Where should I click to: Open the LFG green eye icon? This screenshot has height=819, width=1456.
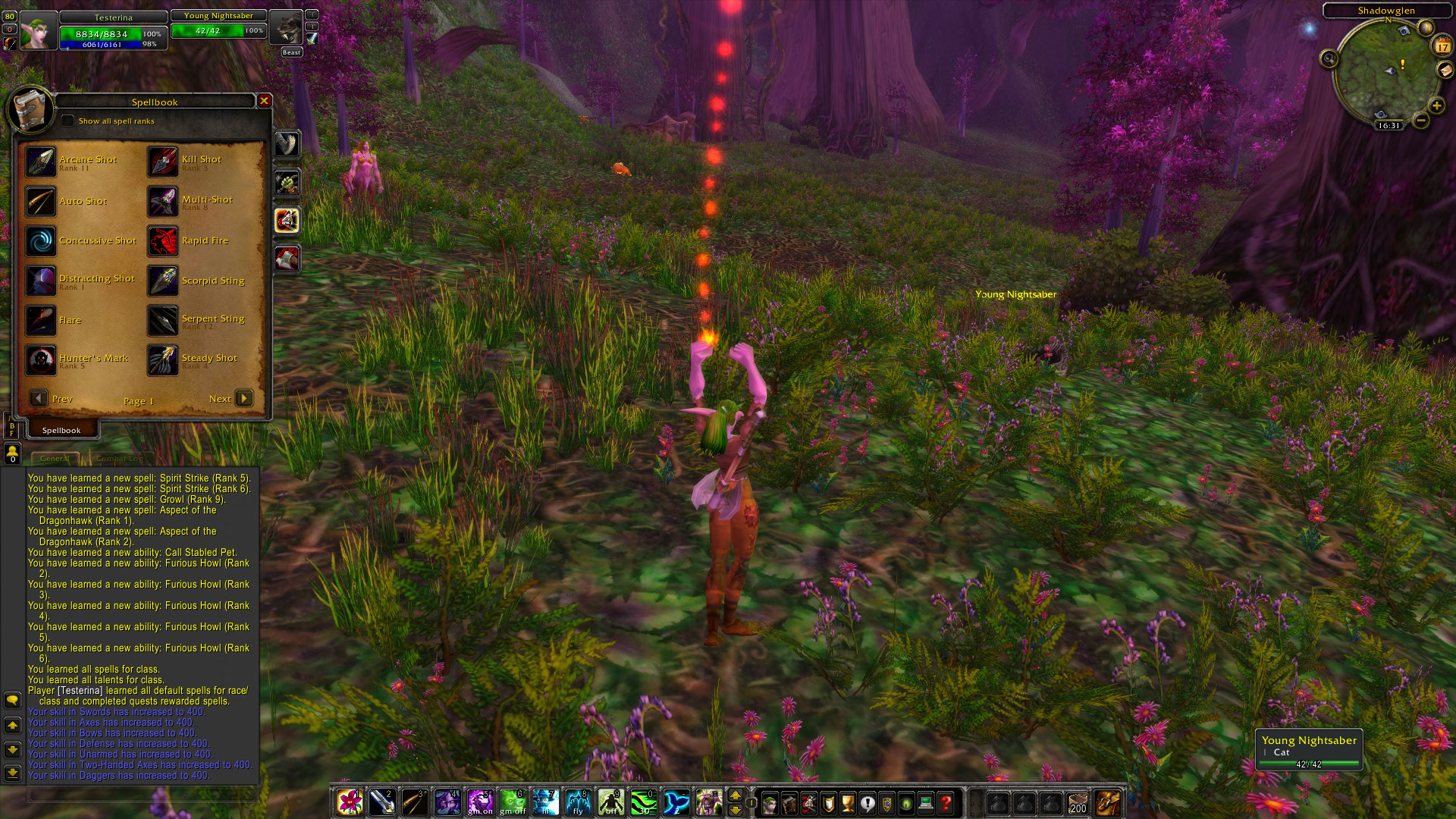[x=905, y=801]
